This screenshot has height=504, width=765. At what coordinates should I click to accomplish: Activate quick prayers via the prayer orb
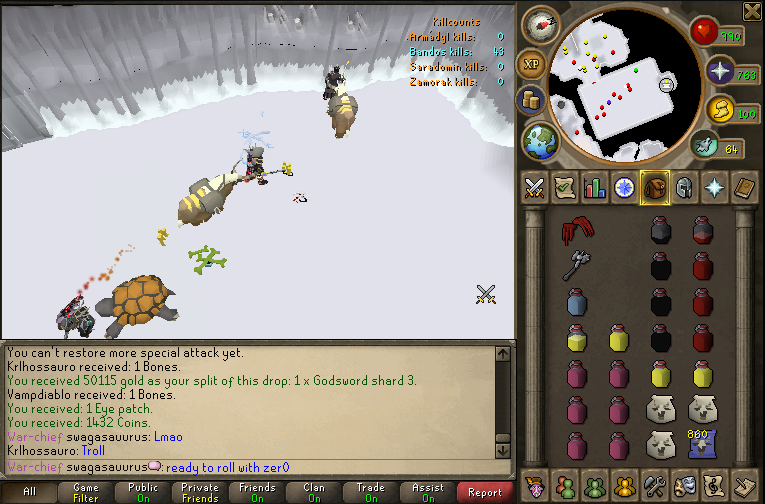718,71
